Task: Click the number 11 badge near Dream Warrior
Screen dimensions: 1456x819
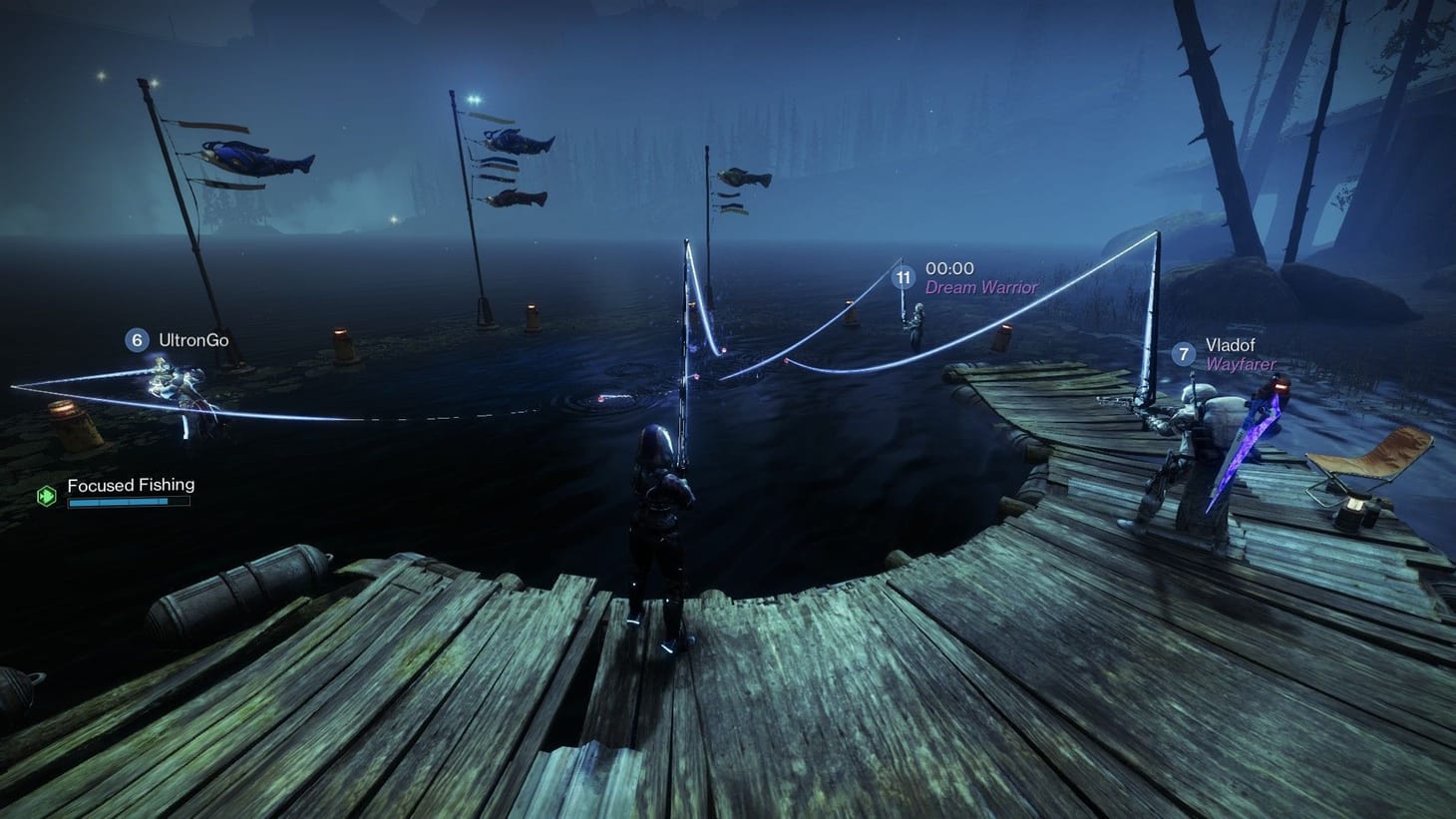Action: coord(904,278)
